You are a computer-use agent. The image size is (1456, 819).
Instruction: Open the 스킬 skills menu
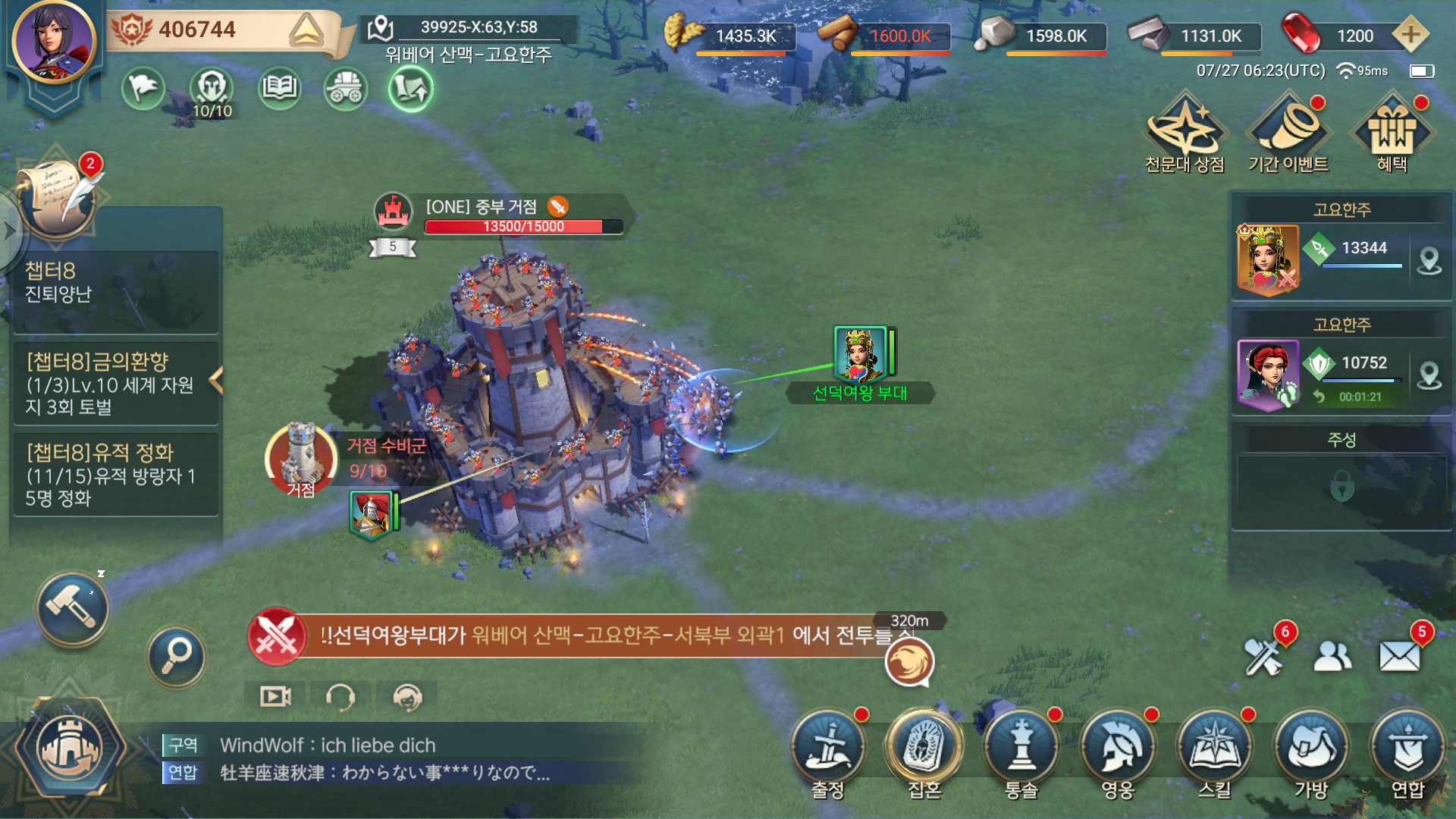pyautogui.click(x=1215, y=749)
